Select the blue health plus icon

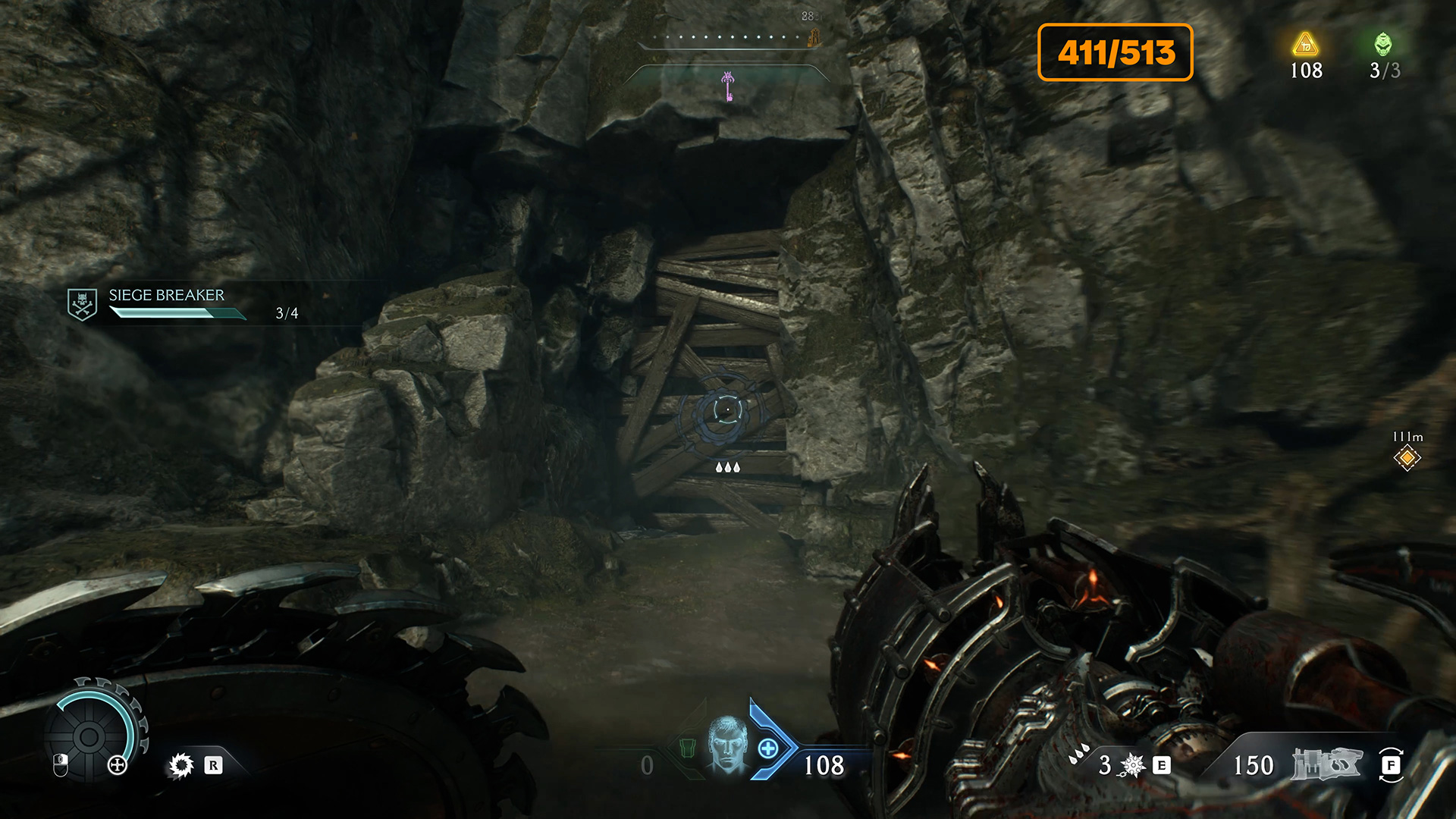768,748
